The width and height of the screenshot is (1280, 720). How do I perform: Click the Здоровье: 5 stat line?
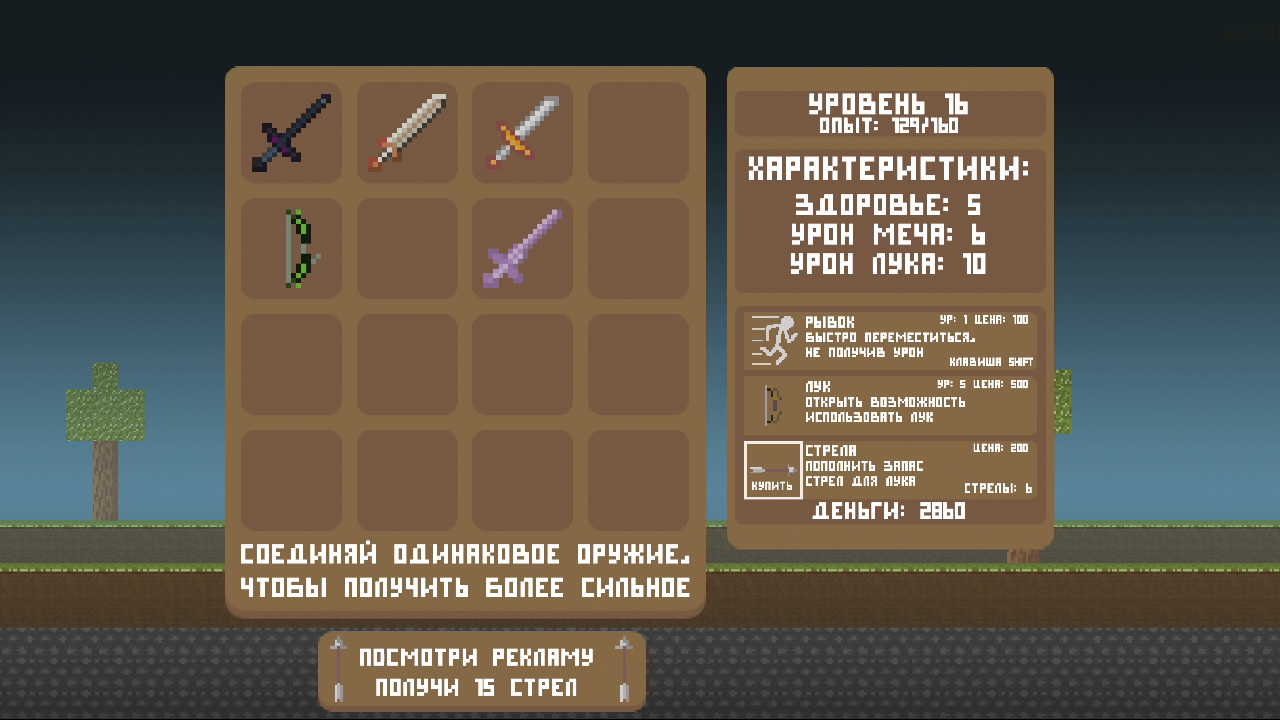(x=889, y=204)
